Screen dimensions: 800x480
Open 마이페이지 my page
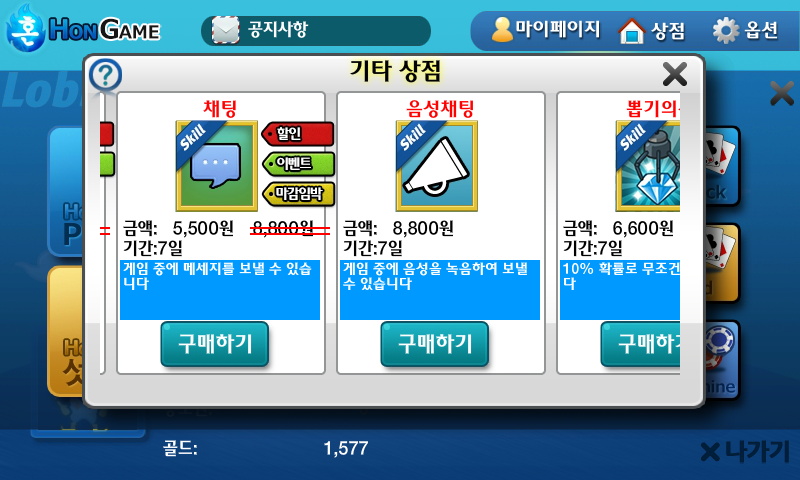(545, 30)
